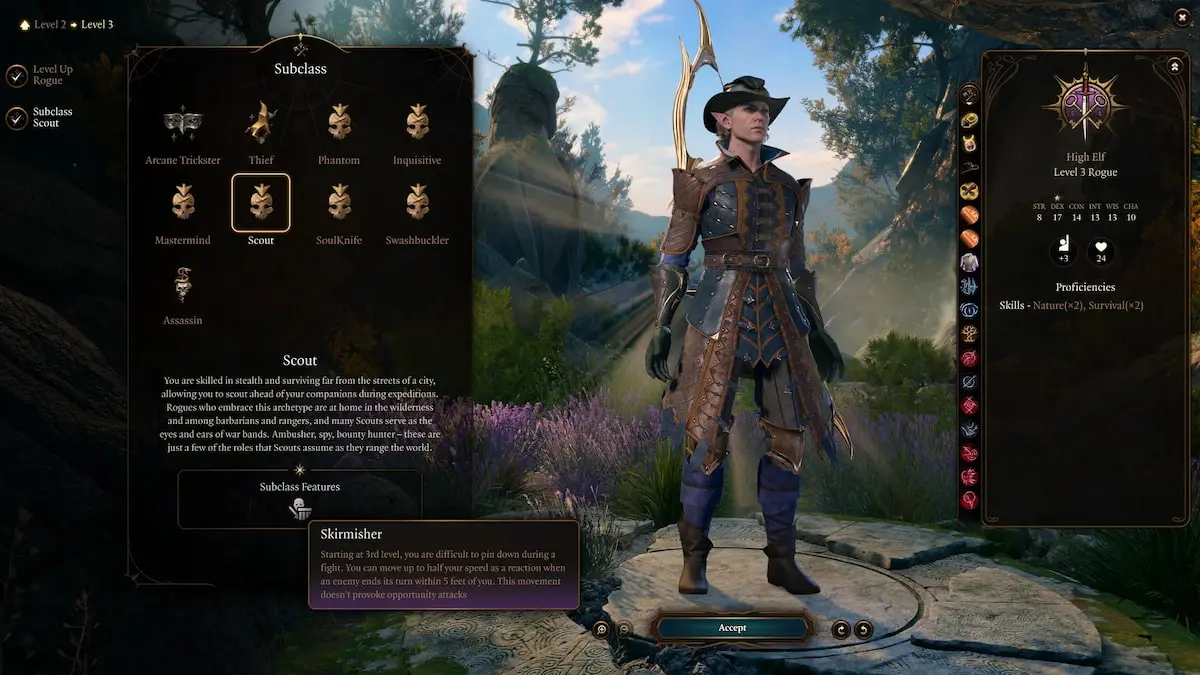Go to the Subclass Scout step
Image resolution: width=1200 pixels, height=675 pixels.
(17, 118)
